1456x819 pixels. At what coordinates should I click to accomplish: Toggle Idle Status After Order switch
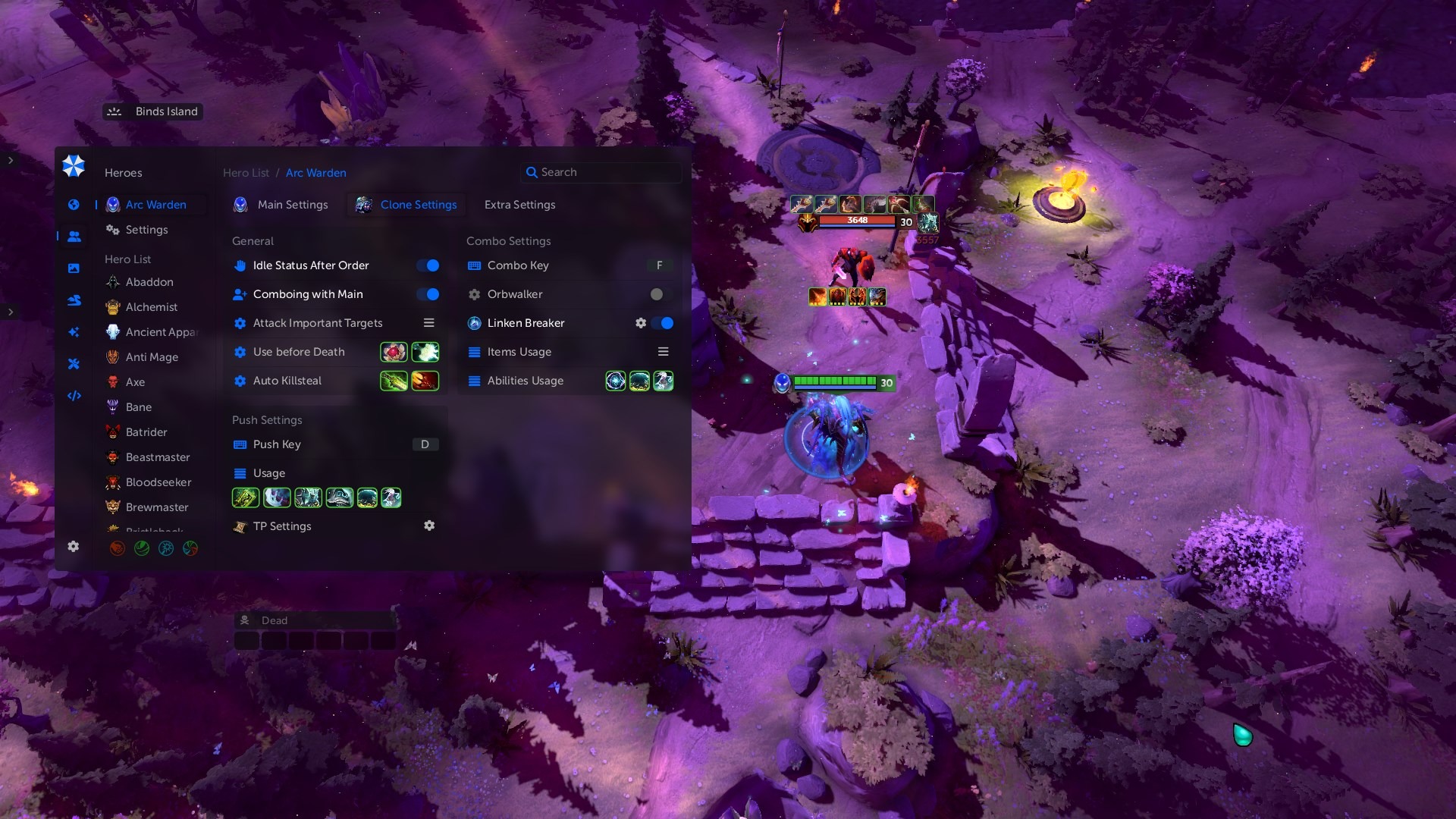tap(428, 265)
